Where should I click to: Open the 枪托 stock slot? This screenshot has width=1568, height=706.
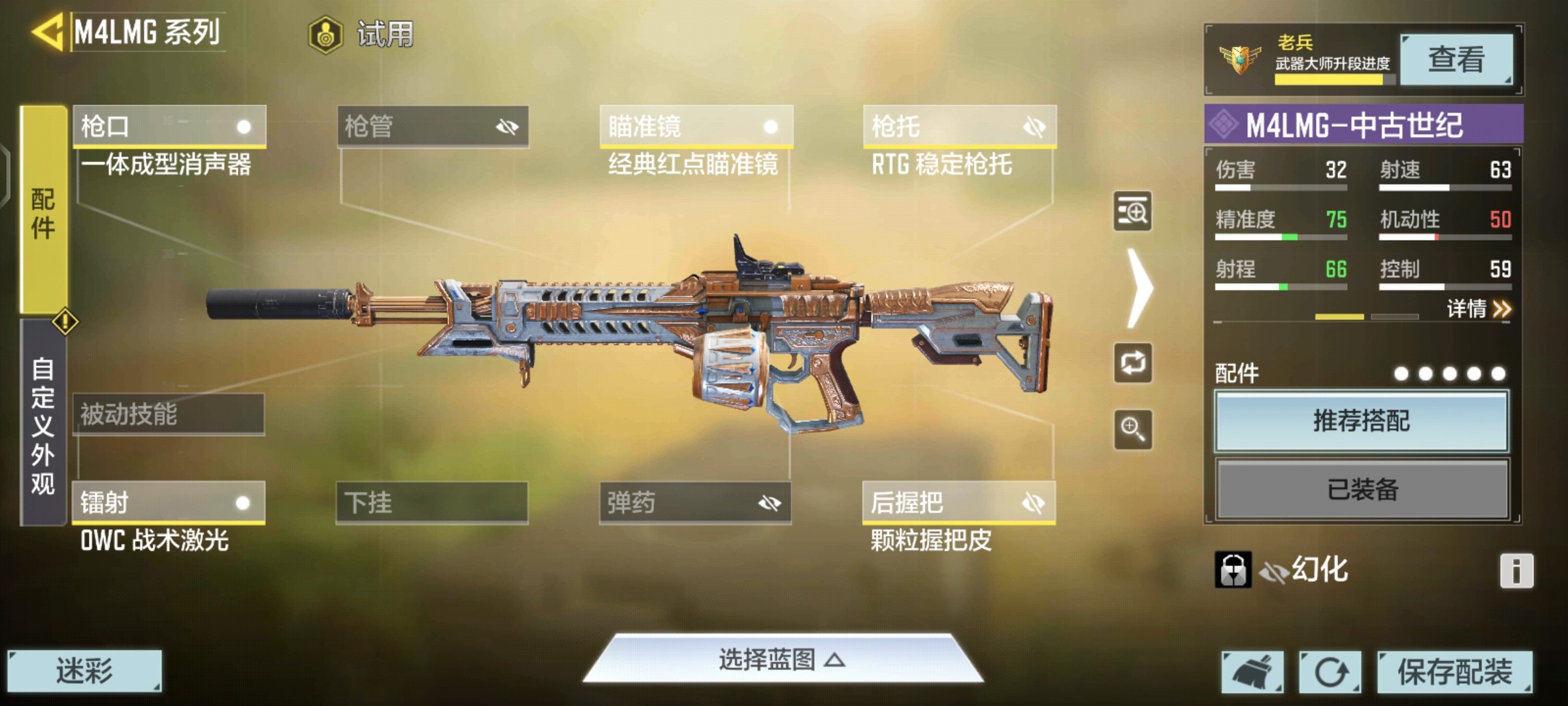point(959,126)
